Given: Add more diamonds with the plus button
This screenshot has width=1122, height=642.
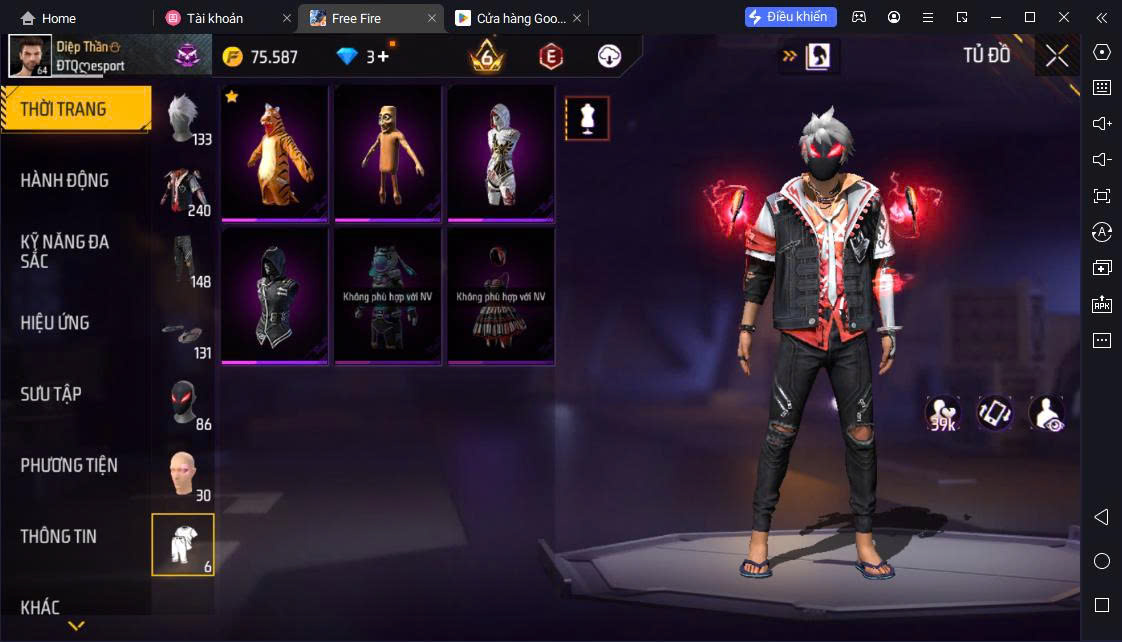Looking at the screenshot, I should (384, 57).
